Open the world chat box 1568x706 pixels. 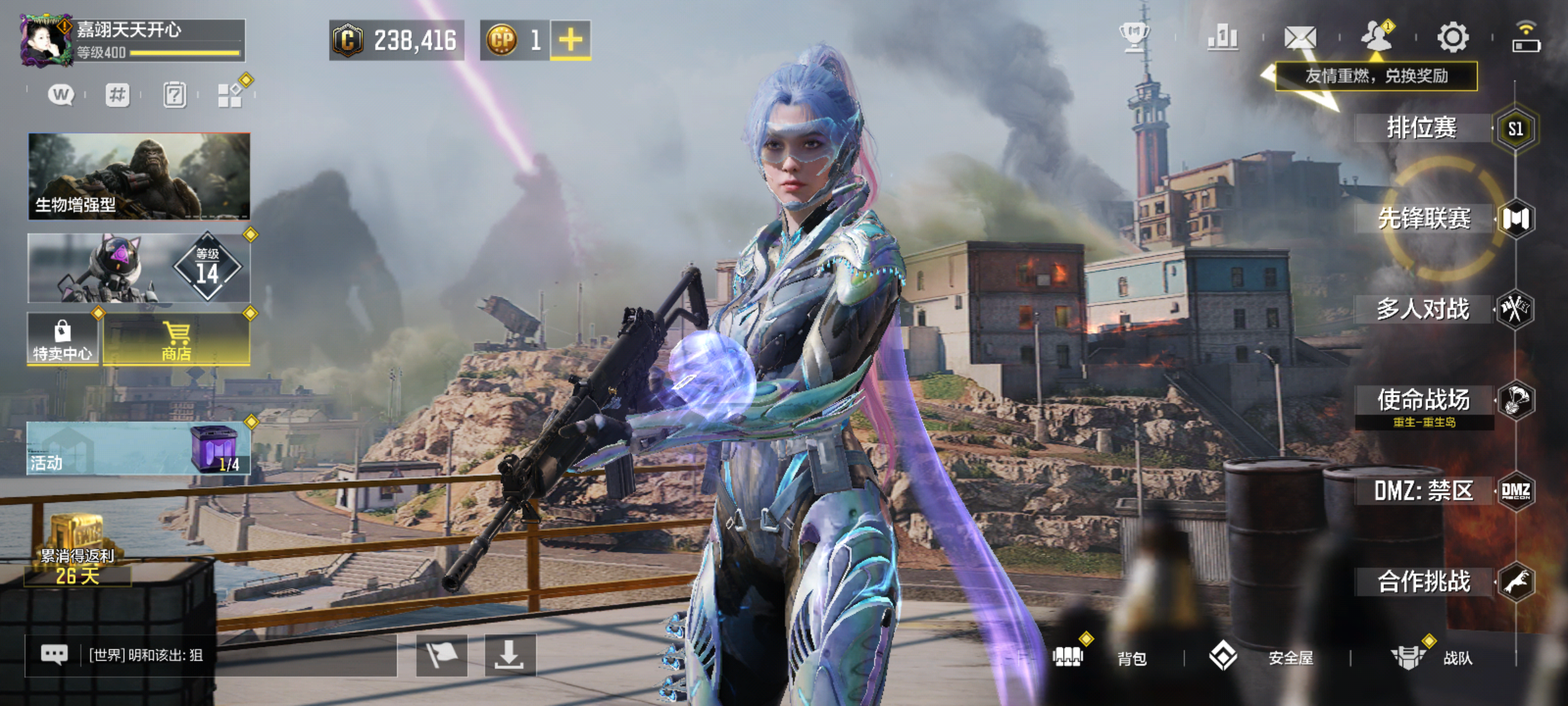[210, 655]
